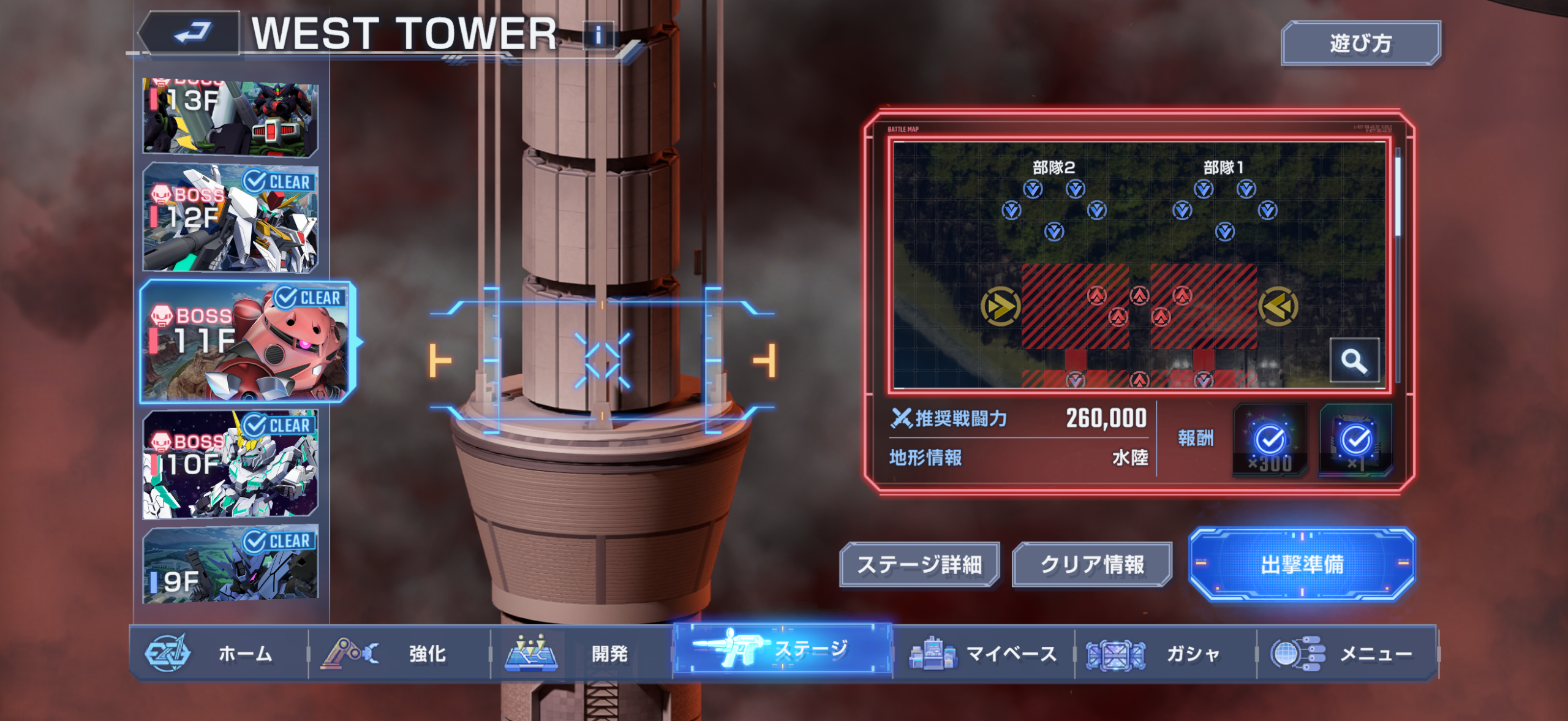1568x721 pixels.
Task: Show クリア情報 clear information
Action: pos(1092,565)
